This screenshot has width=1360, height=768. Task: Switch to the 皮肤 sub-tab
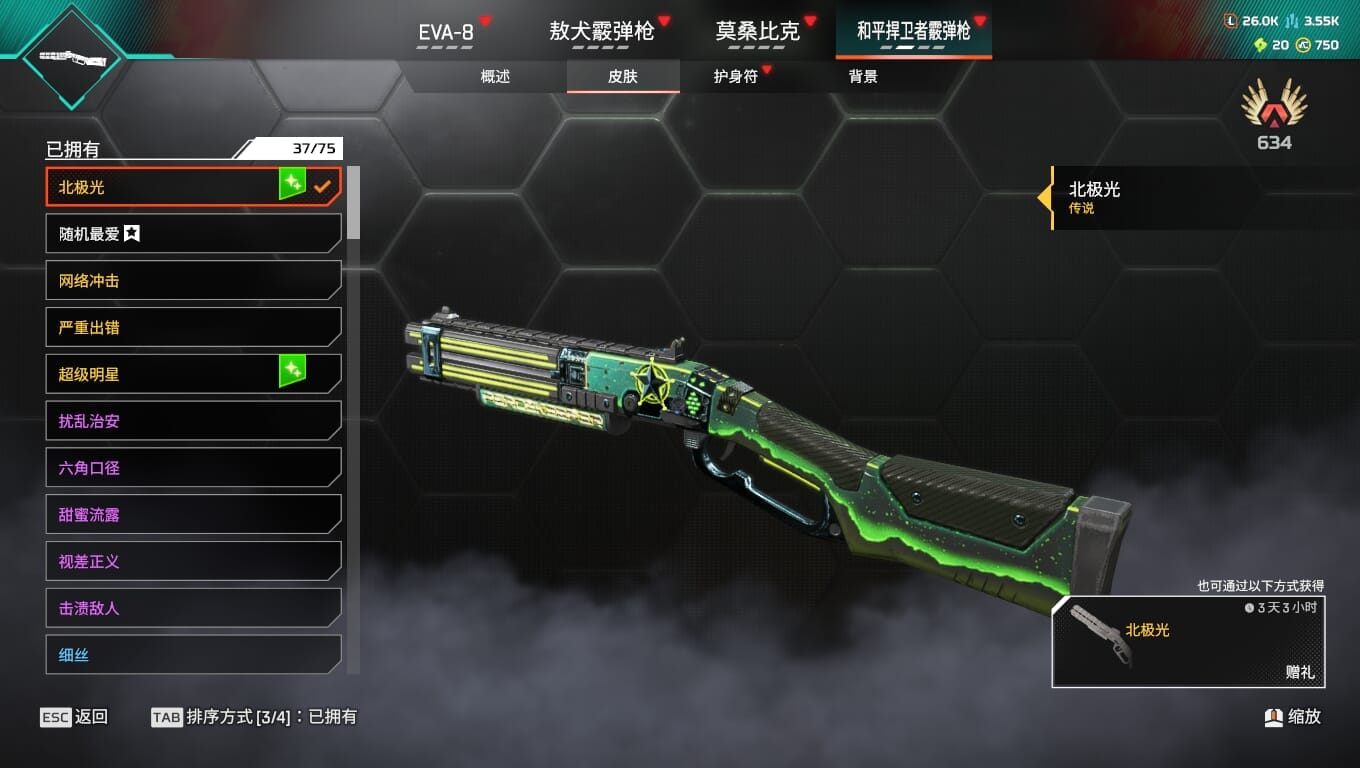coord(622,77)
